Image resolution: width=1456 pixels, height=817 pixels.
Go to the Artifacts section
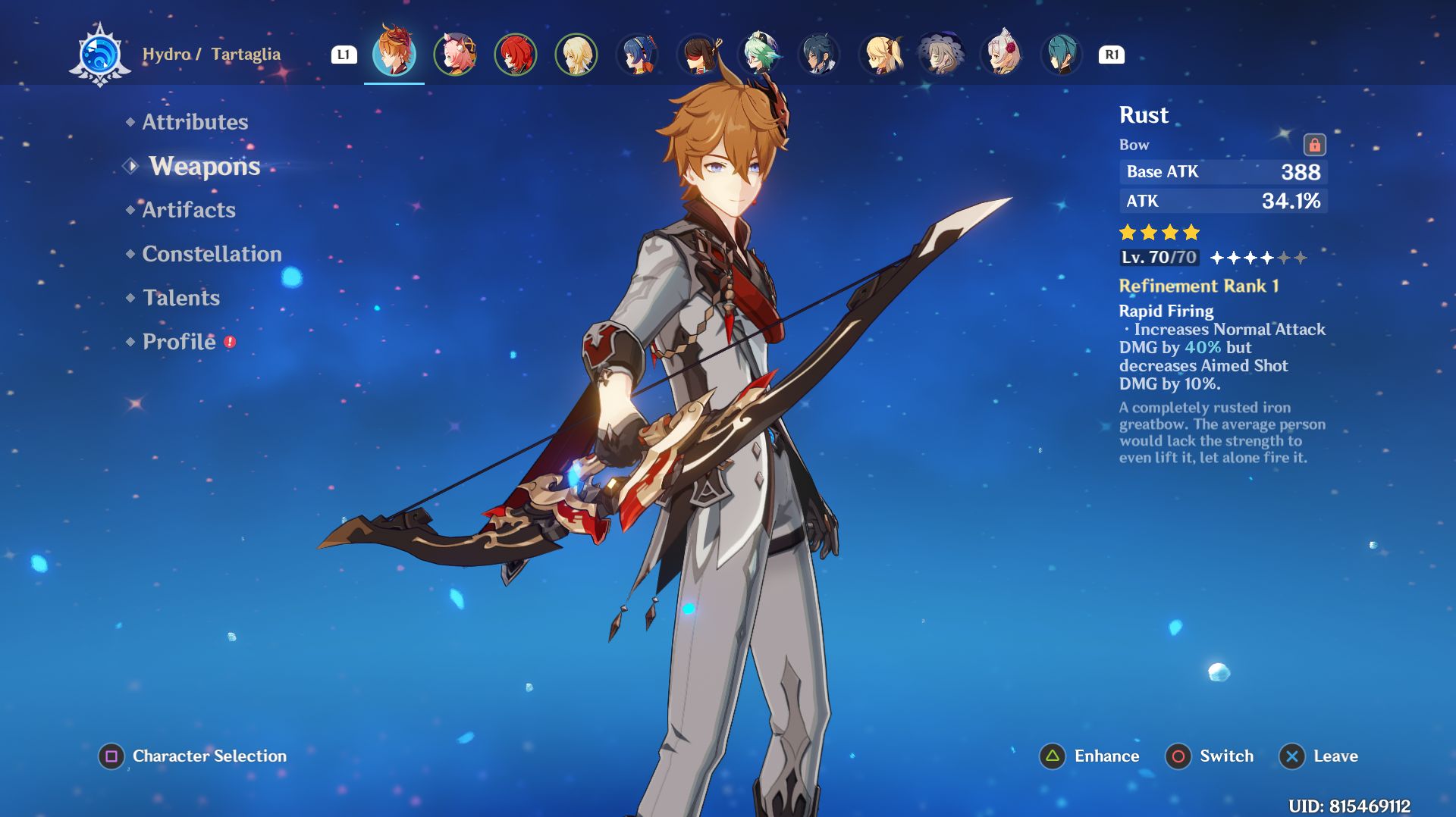point(189,210)
